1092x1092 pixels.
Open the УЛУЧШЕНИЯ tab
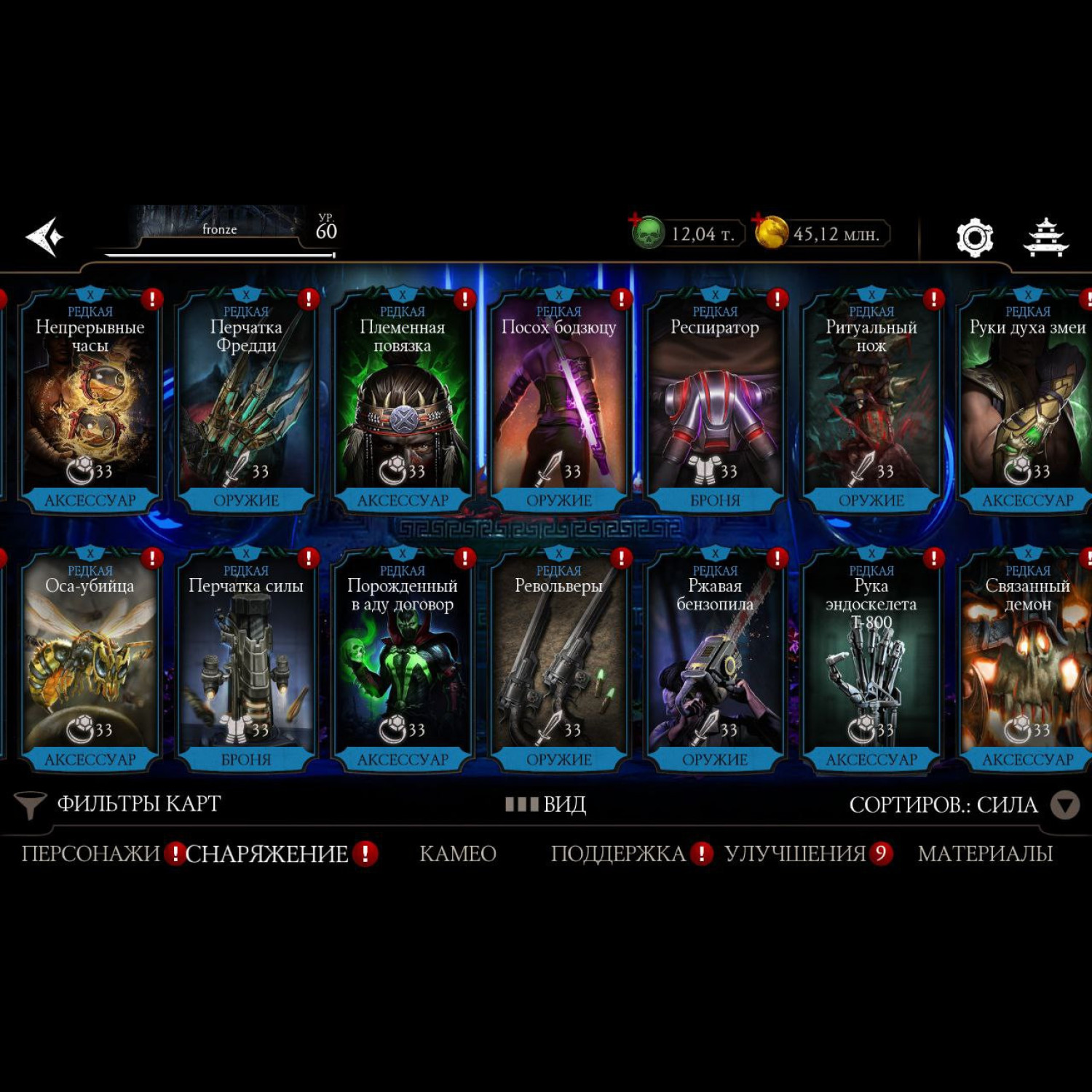tap(795, 853)
